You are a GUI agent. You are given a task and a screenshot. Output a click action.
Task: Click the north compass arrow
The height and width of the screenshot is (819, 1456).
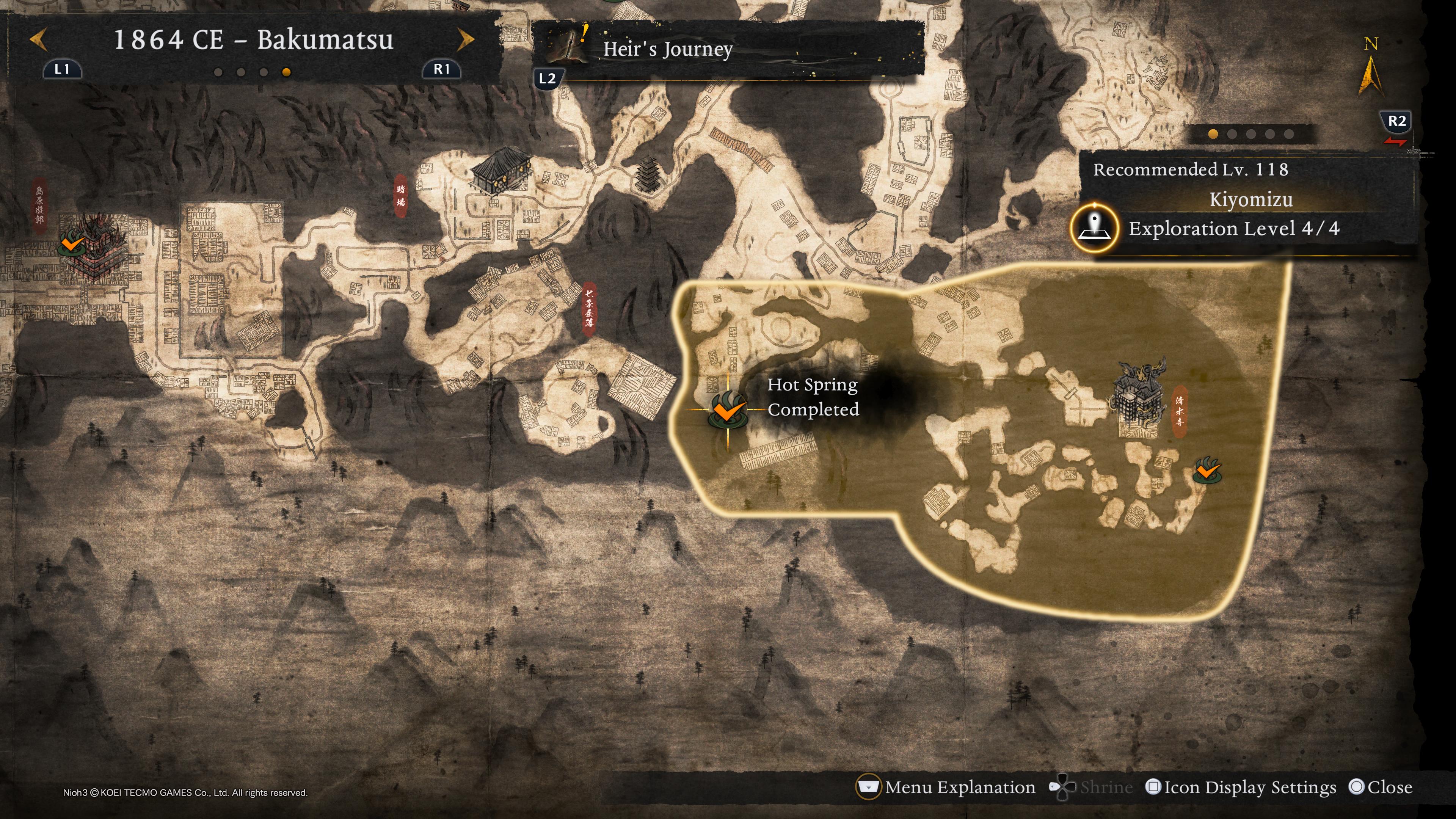click(1370, 74)
